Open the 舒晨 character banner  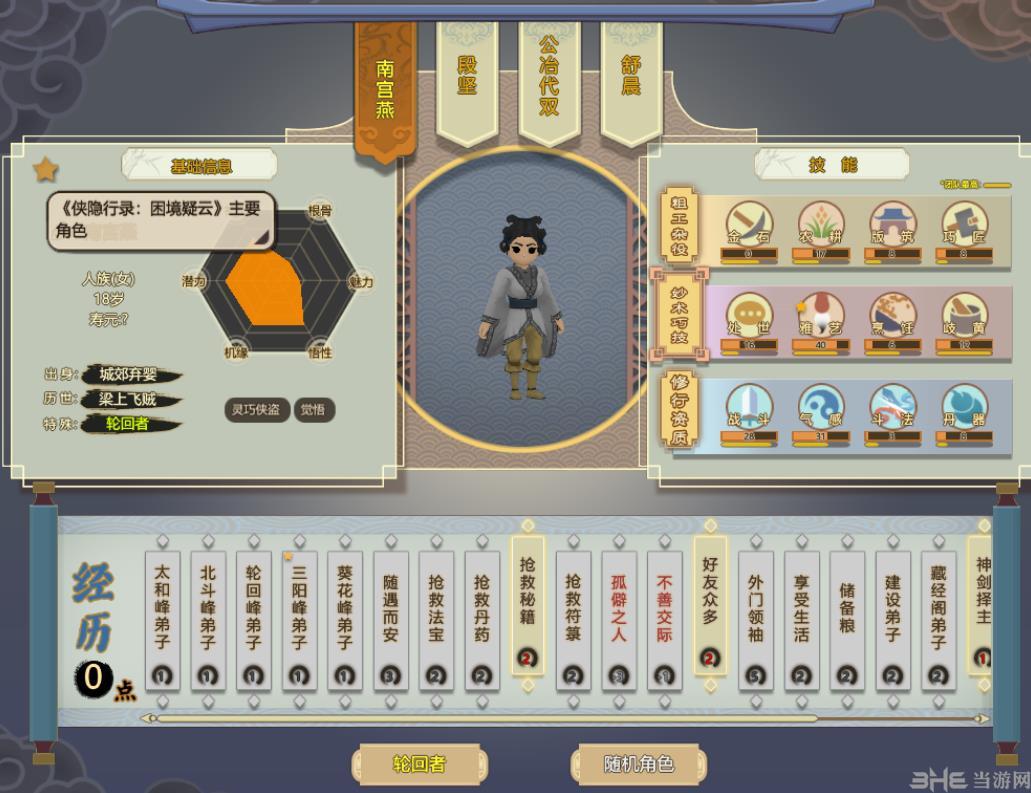point(631,78)
